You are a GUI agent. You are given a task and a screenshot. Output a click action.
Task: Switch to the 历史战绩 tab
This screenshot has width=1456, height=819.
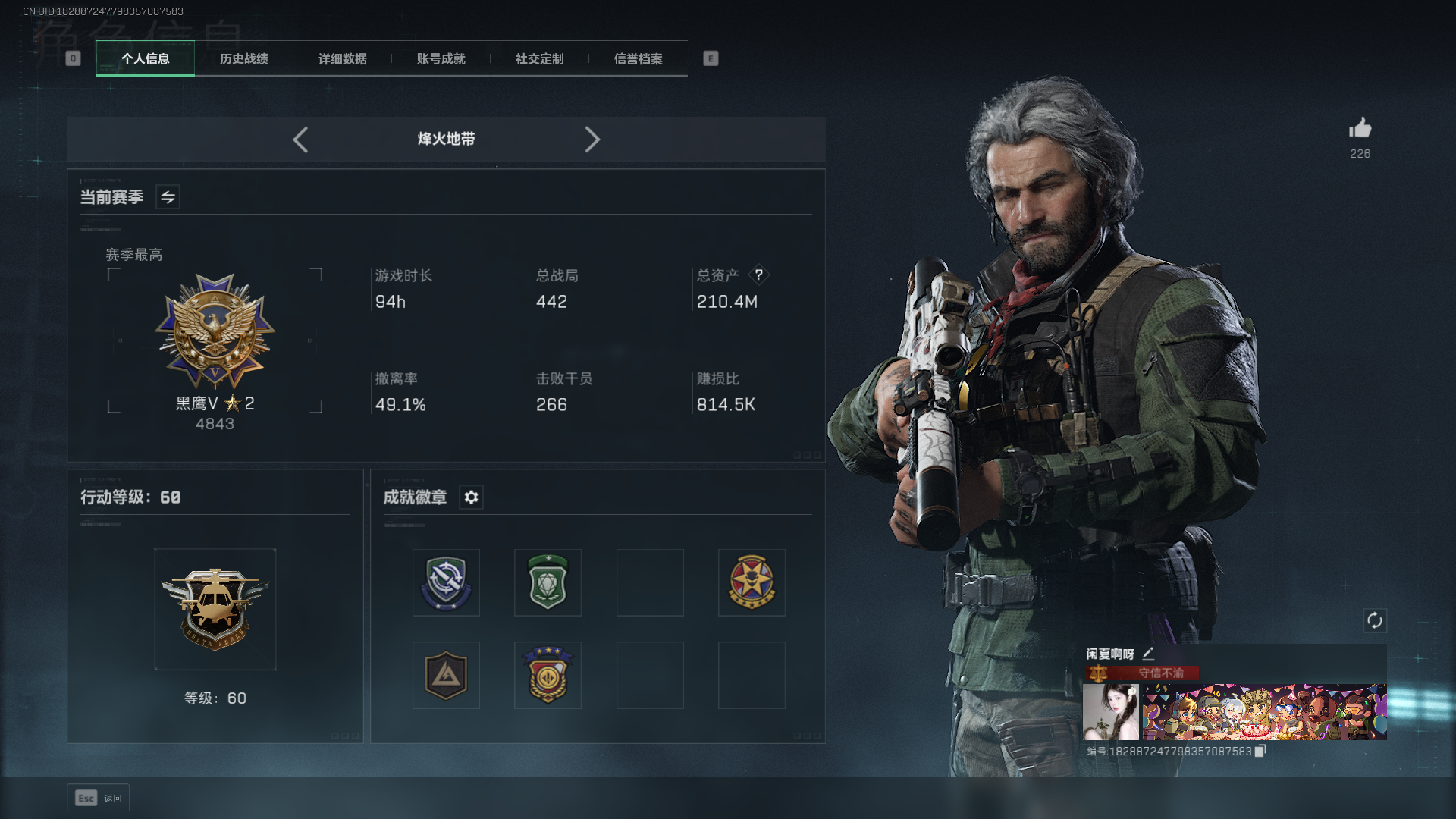[x=243, y=59]
